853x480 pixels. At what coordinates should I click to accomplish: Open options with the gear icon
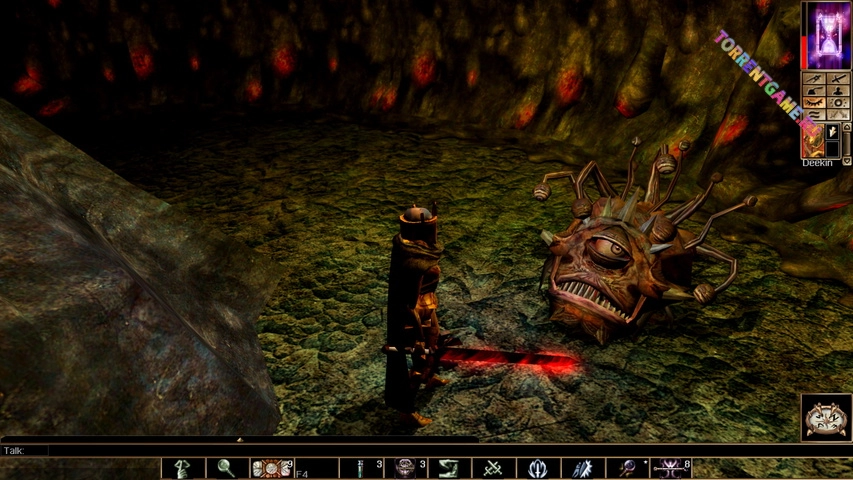point(838,102)
